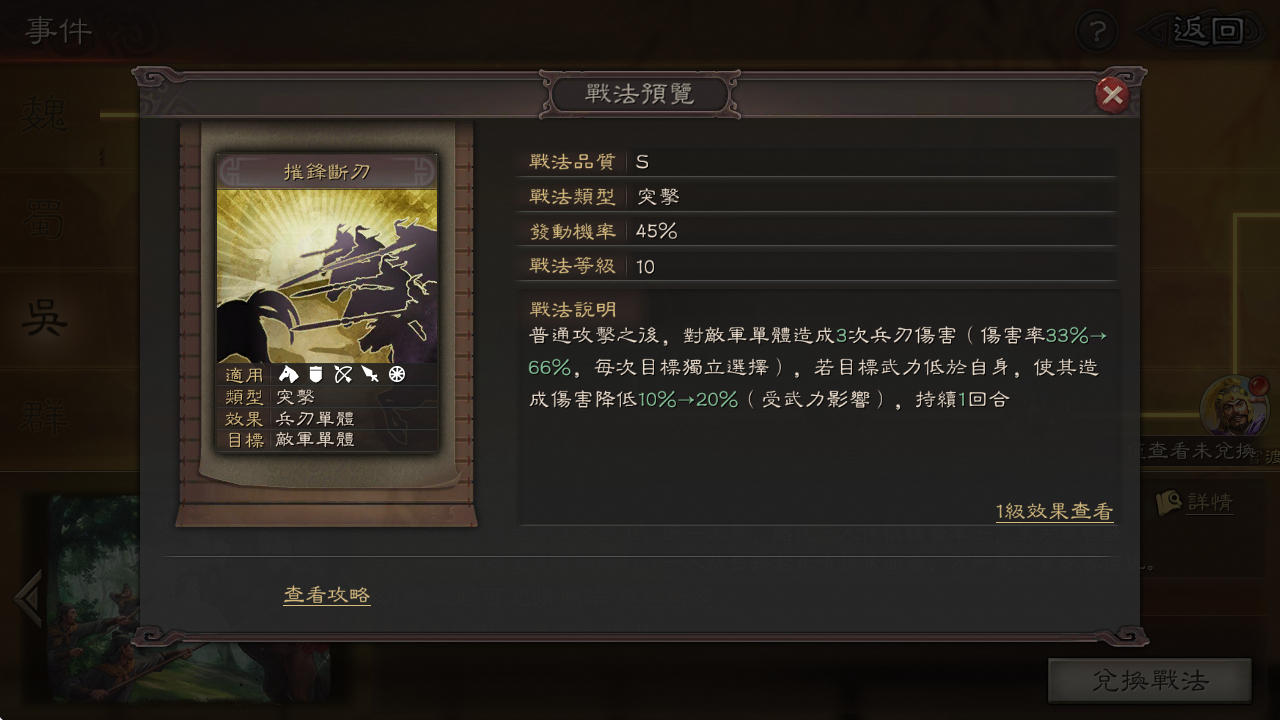Select the spear troop type icon
Image resolution: width=1280 pixels, height=720 pixels.
[370, 374]
